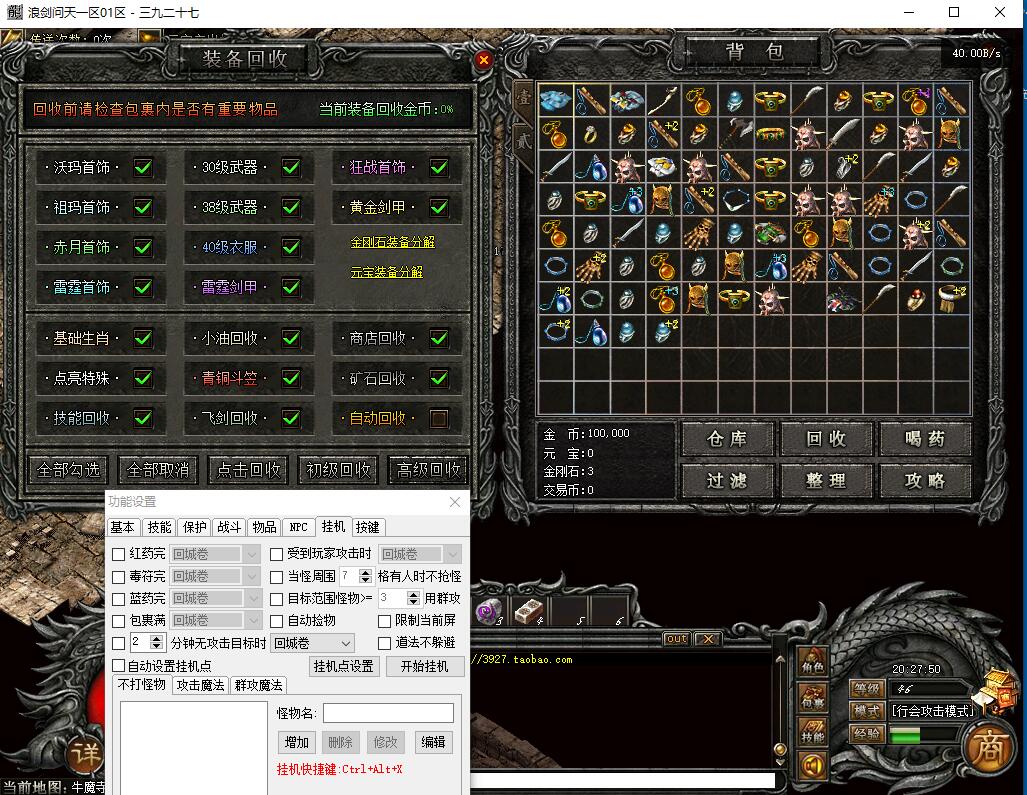Switch to the 保护 settings tab
Screen dimensions: 1027x795
point(195,527)
